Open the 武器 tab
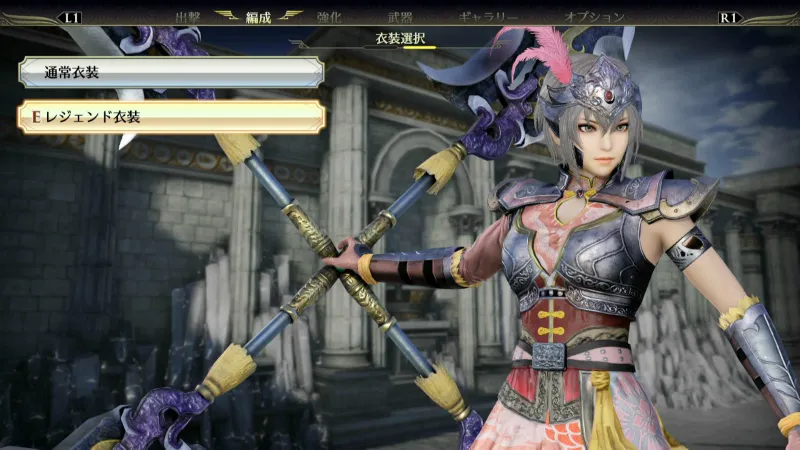This screenshot has width=800, height=450. click(x=400, y=17)
